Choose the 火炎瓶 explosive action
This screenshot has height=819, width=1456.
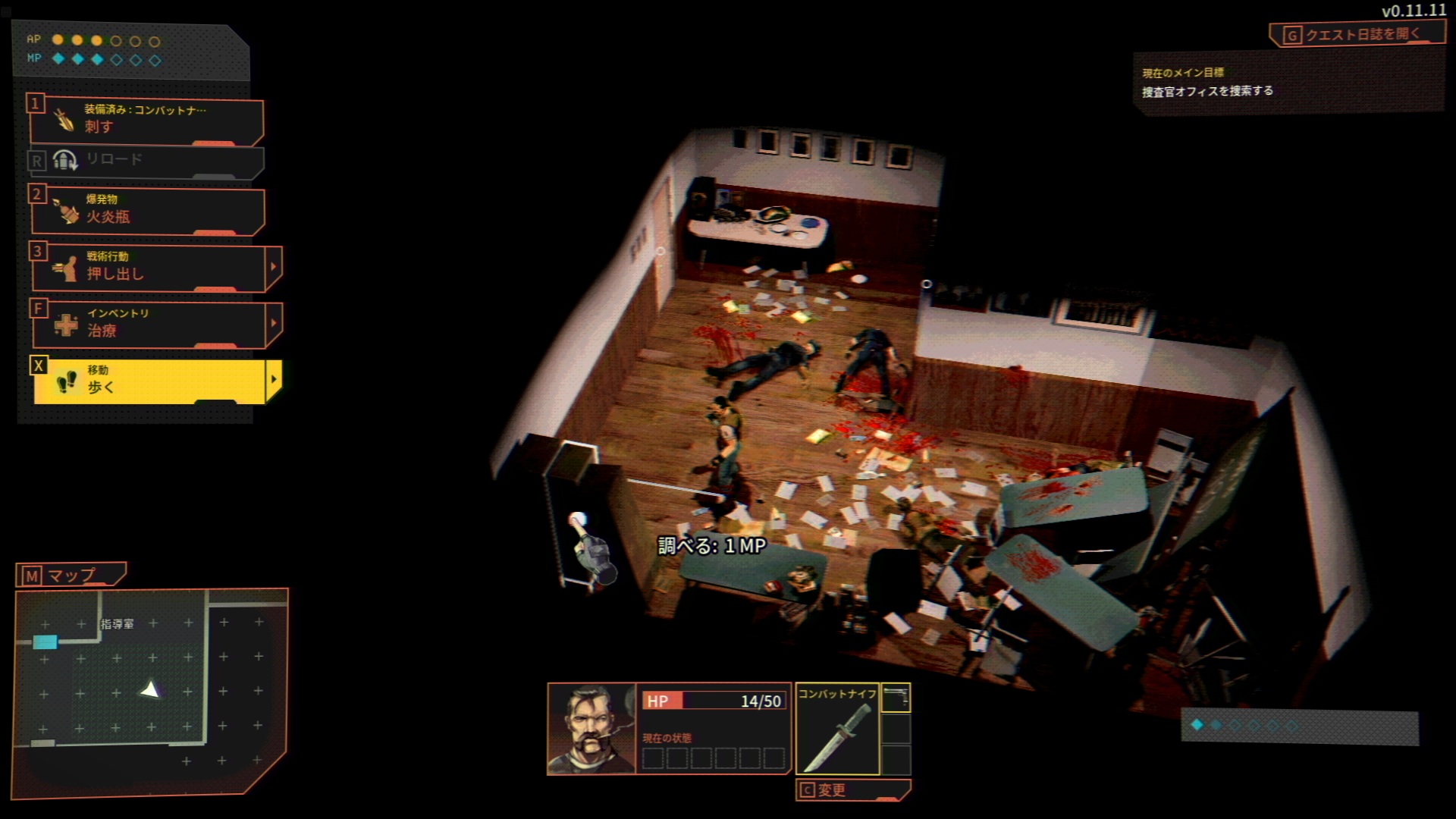146,210
